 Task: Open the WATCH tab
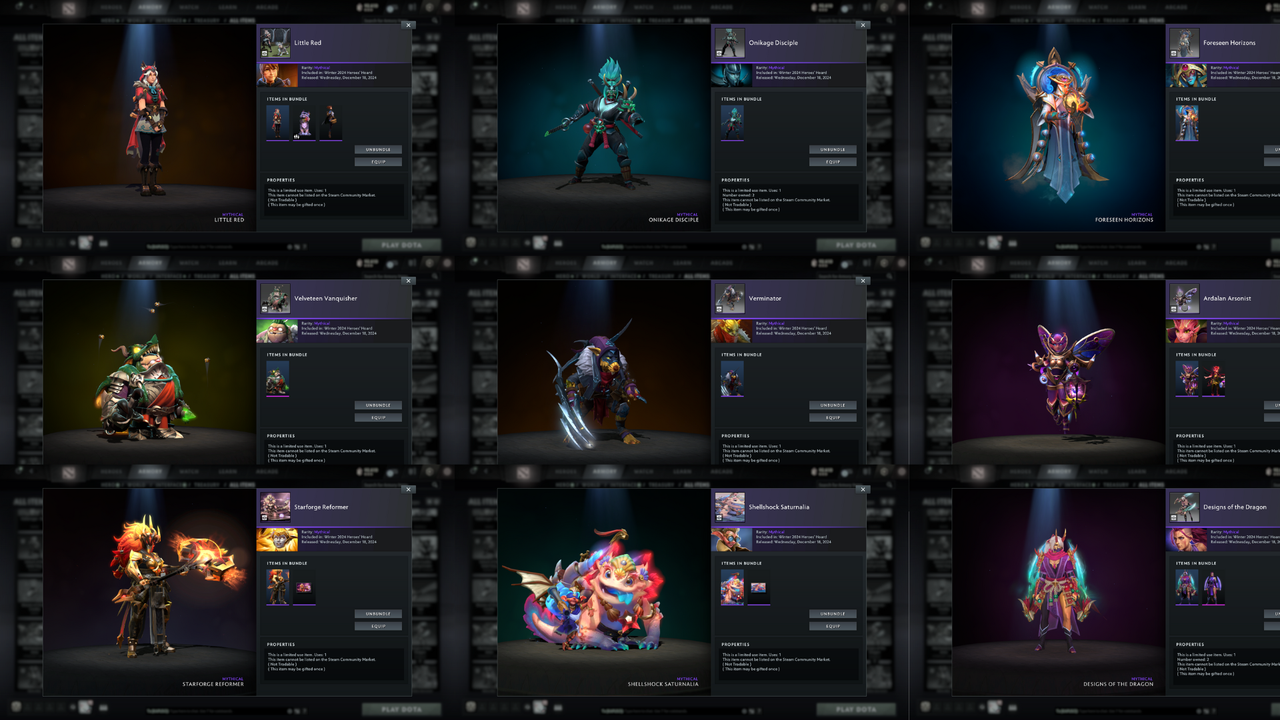tap(189, 7)
